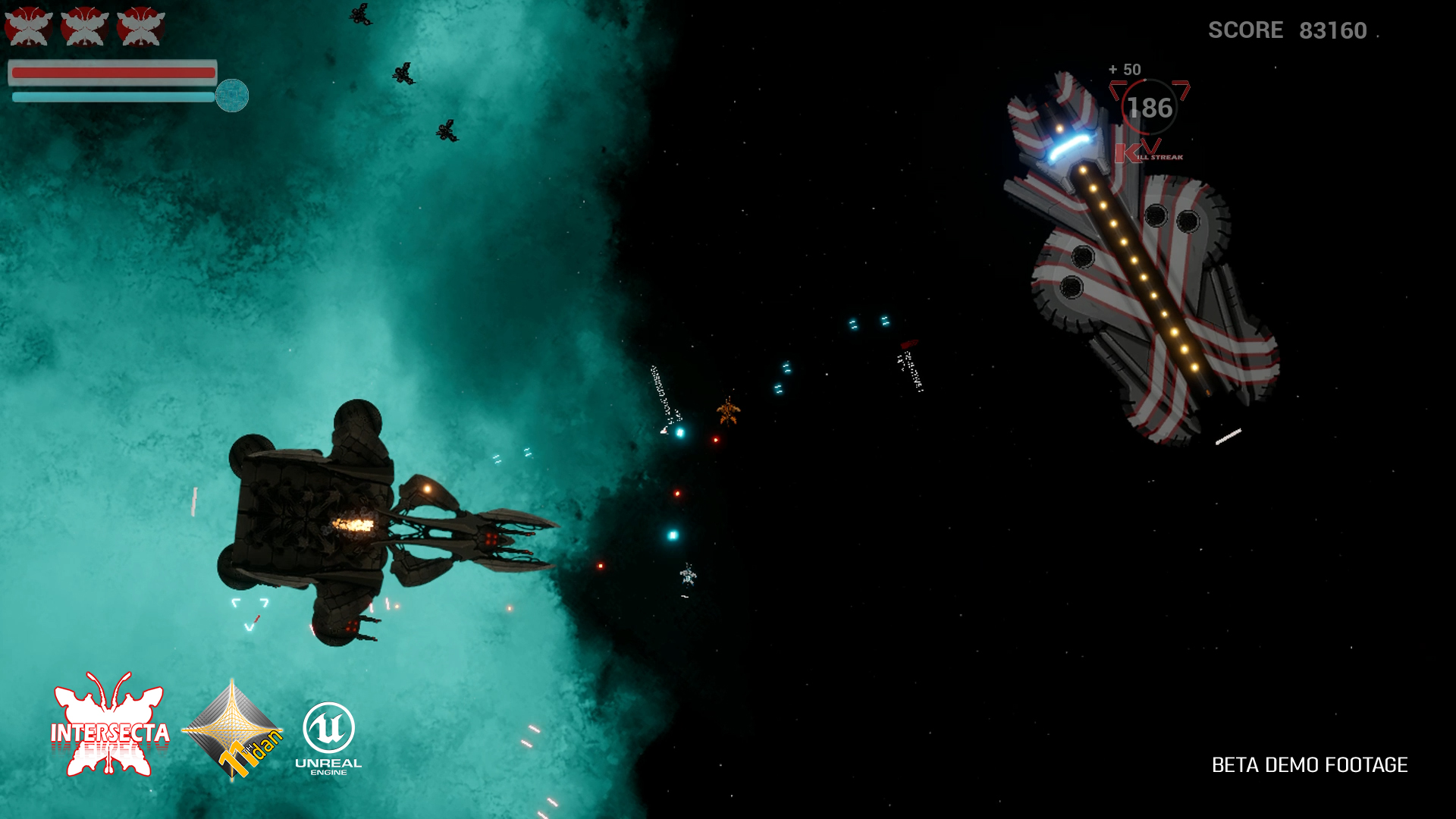Image resolution: width=1456 pixels, height=819 pixels.
Task: Click the Unreal Engine logo
Action: 328,737
